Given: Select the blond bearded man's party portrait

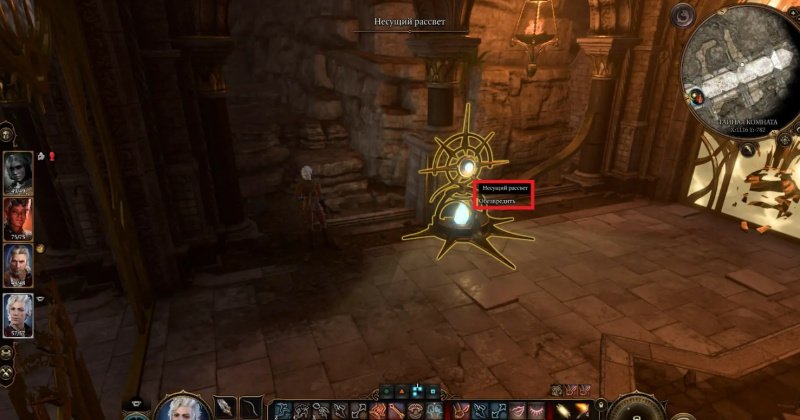Looking at the screenshot, I should (x=18, y=265).
